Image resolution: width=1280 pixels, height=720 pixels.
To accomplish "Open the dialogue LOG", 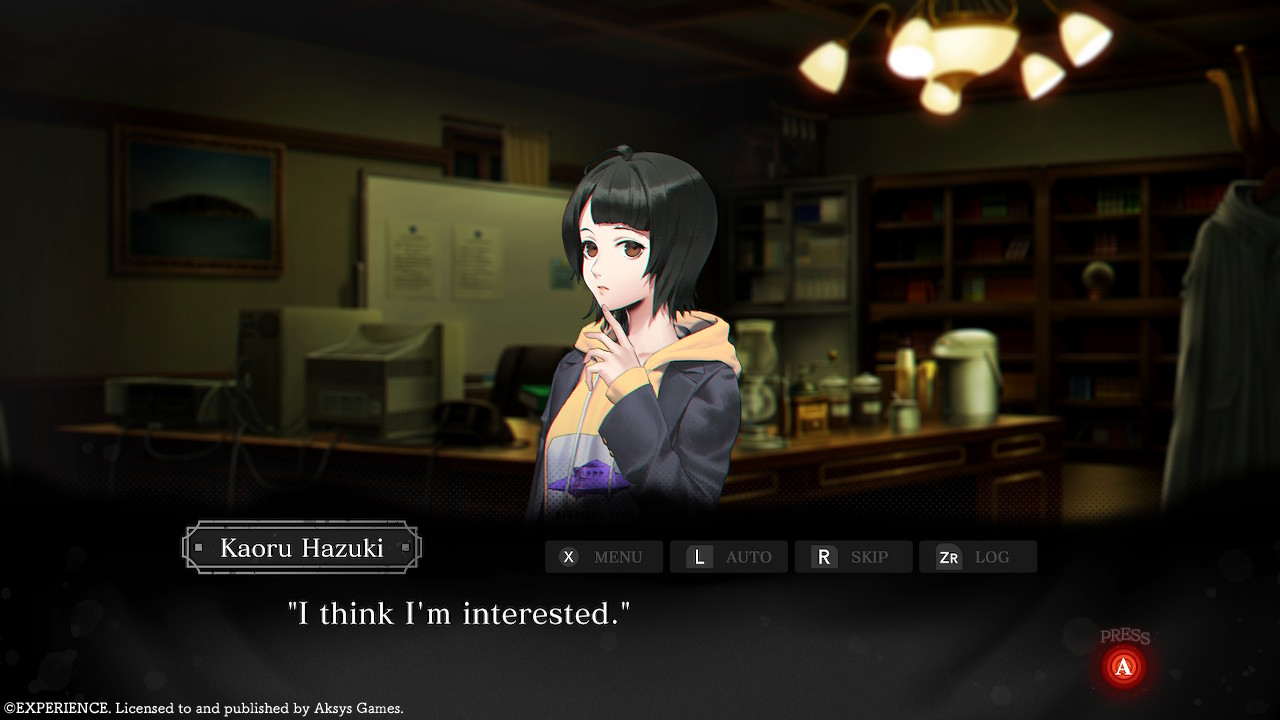I will [977, 557].
